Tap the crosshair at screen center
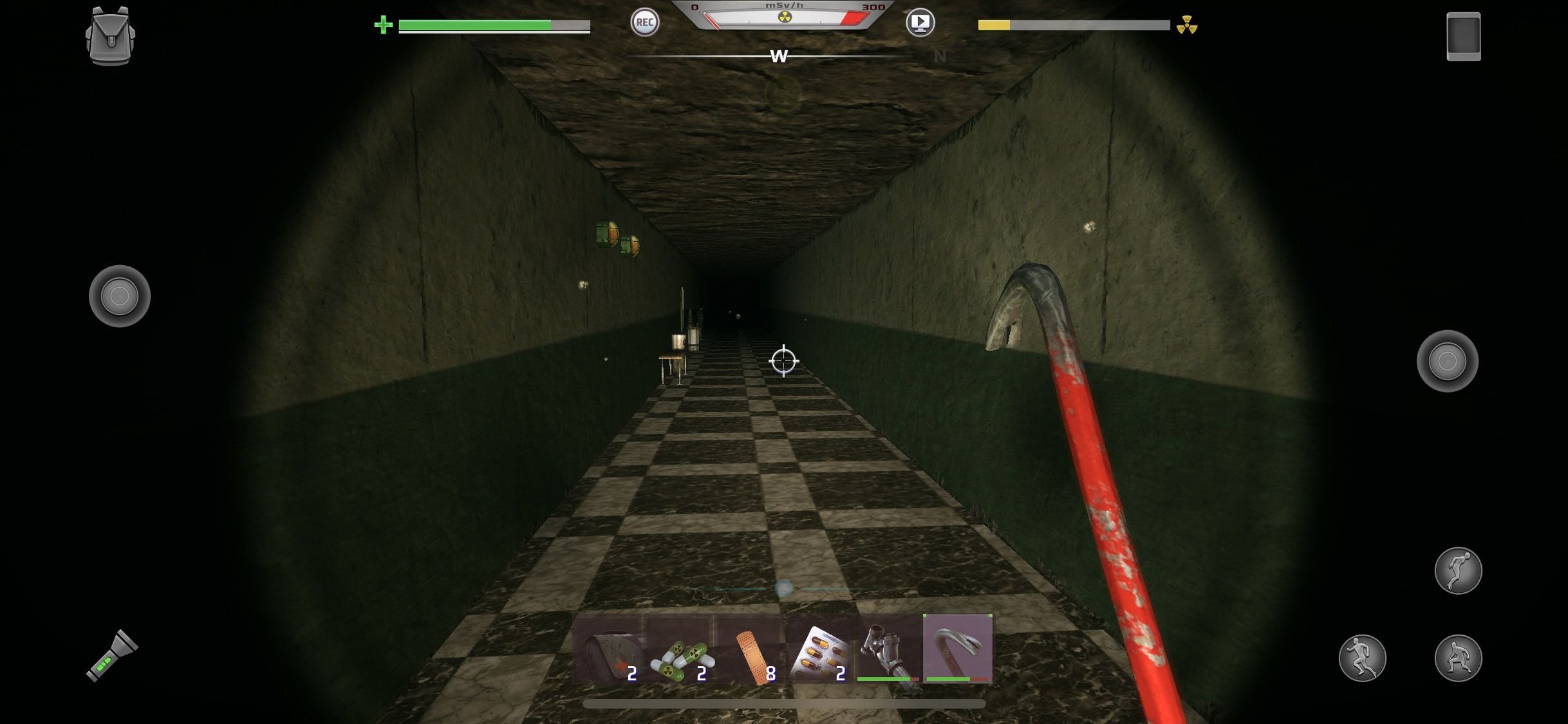Viewport: 1568px width, 724px height. click(x=783, y=361)
